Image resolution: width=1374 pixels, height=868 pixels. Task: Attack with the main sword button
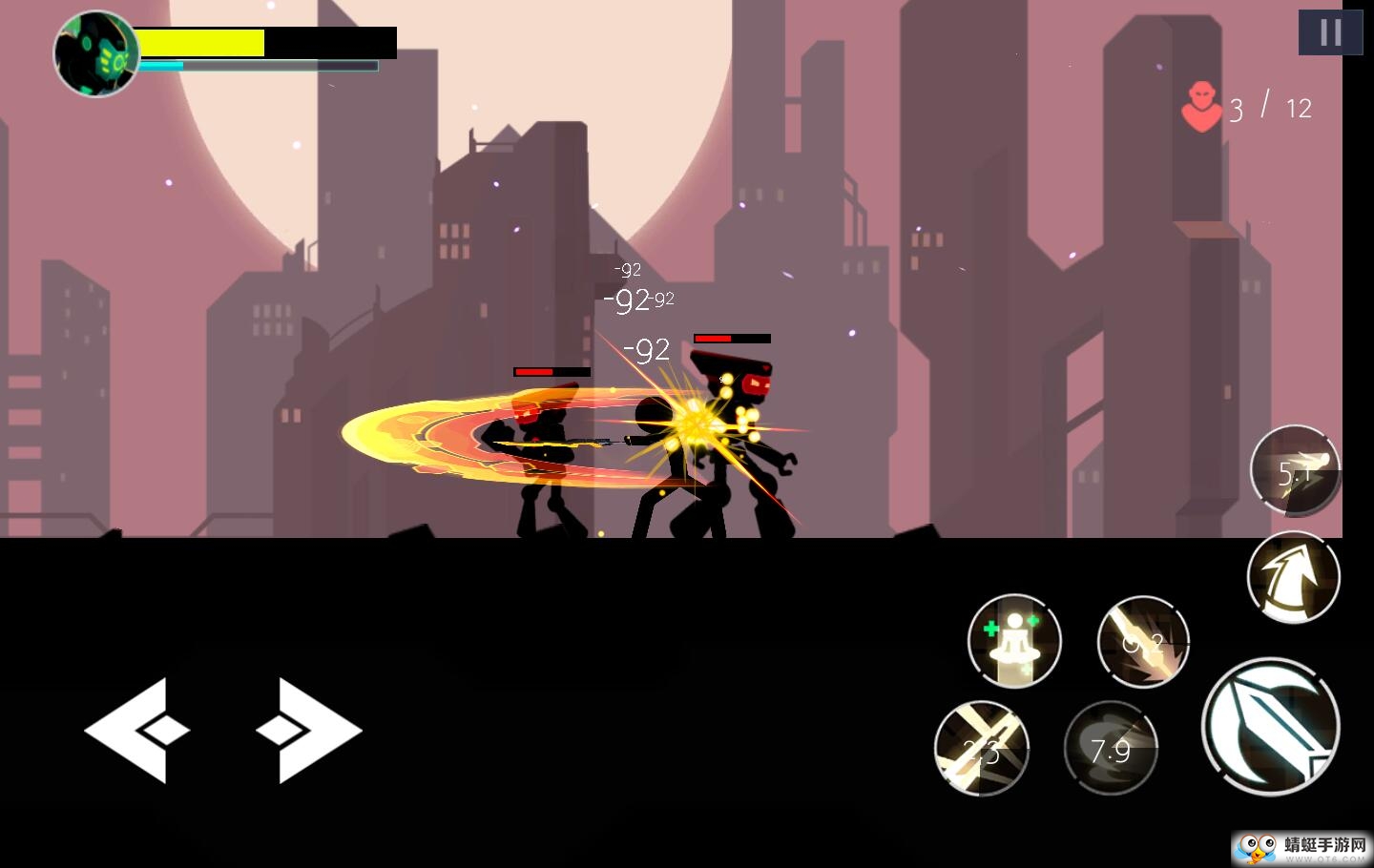[x=1270, y=726]
